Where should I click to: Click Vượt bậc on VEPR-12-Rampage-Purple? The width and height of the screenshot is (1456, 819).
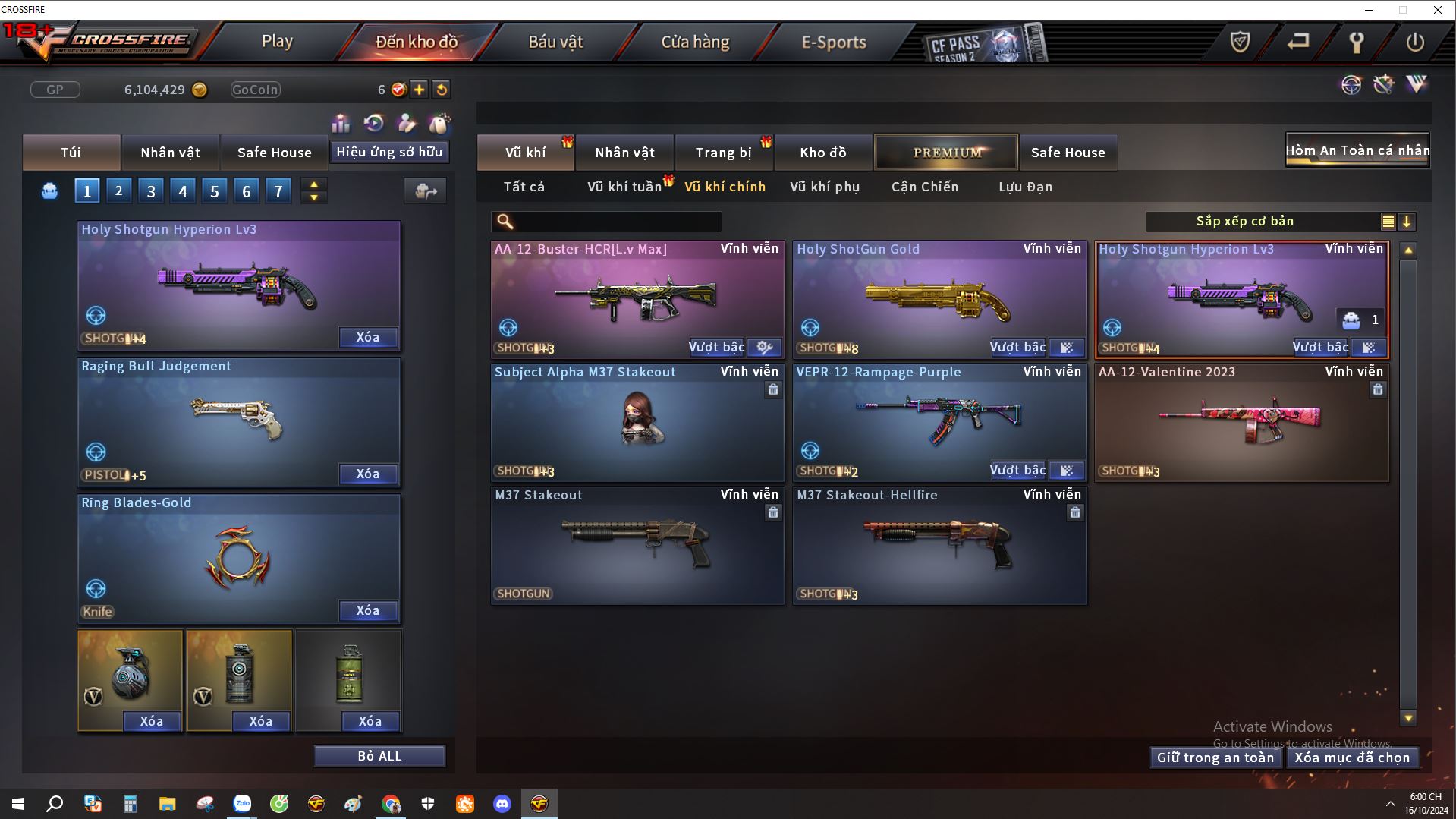coord(1017,471)
